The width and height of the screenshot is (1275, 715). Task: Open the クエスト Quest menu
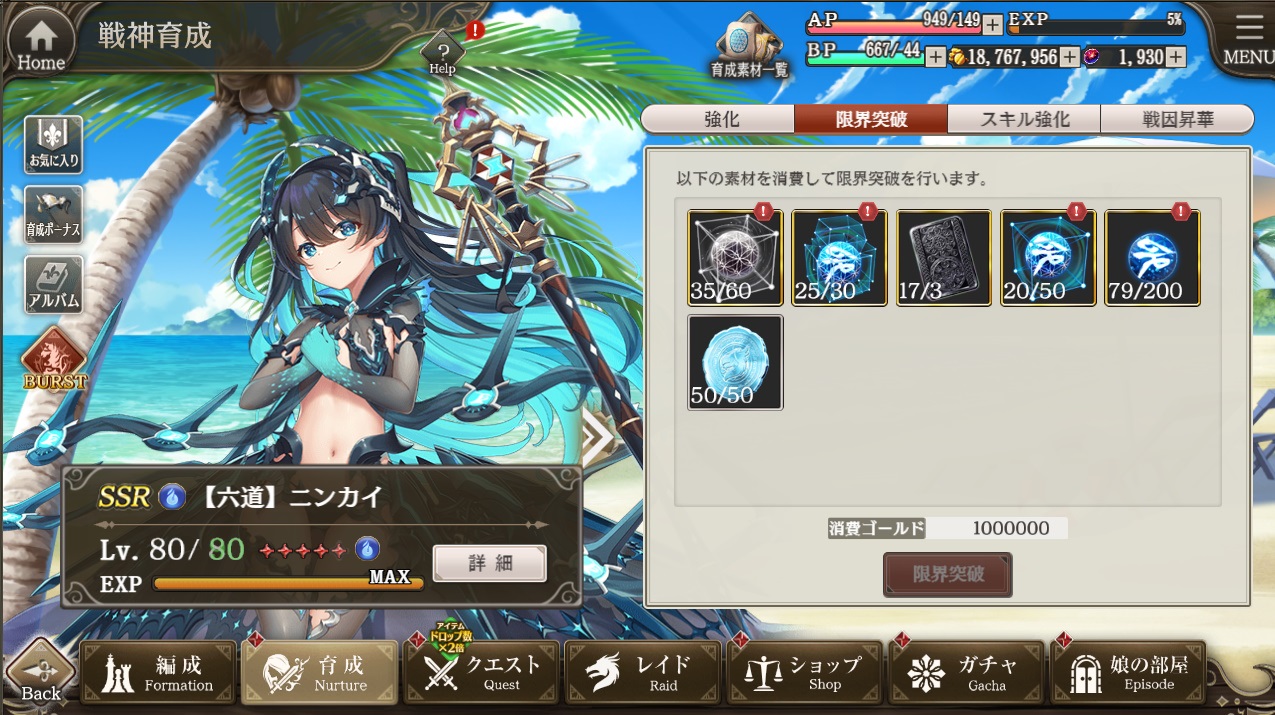click(x=483, y=672)
